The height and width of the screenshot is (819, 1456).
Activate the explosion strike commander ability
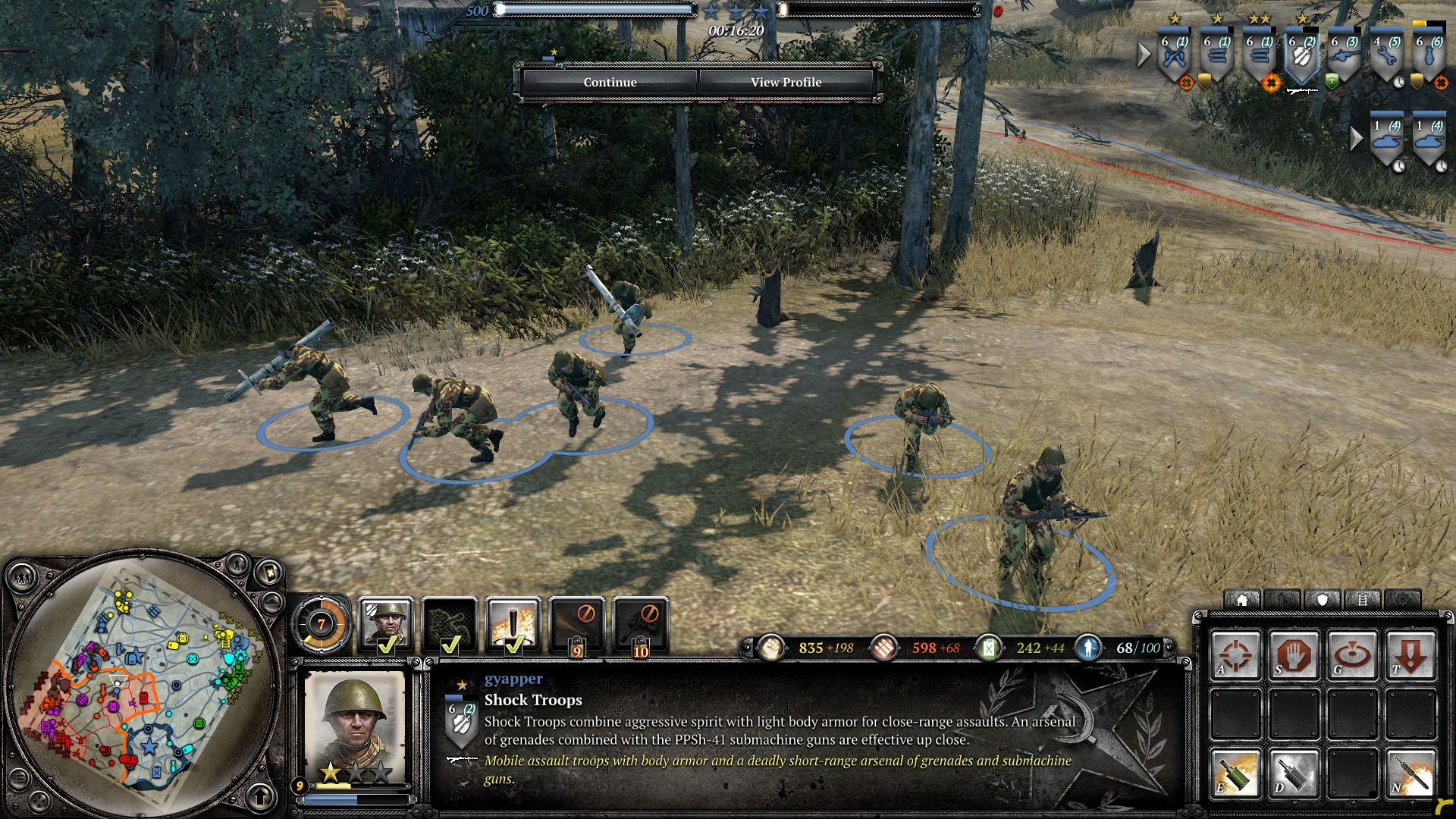[513, 625]
